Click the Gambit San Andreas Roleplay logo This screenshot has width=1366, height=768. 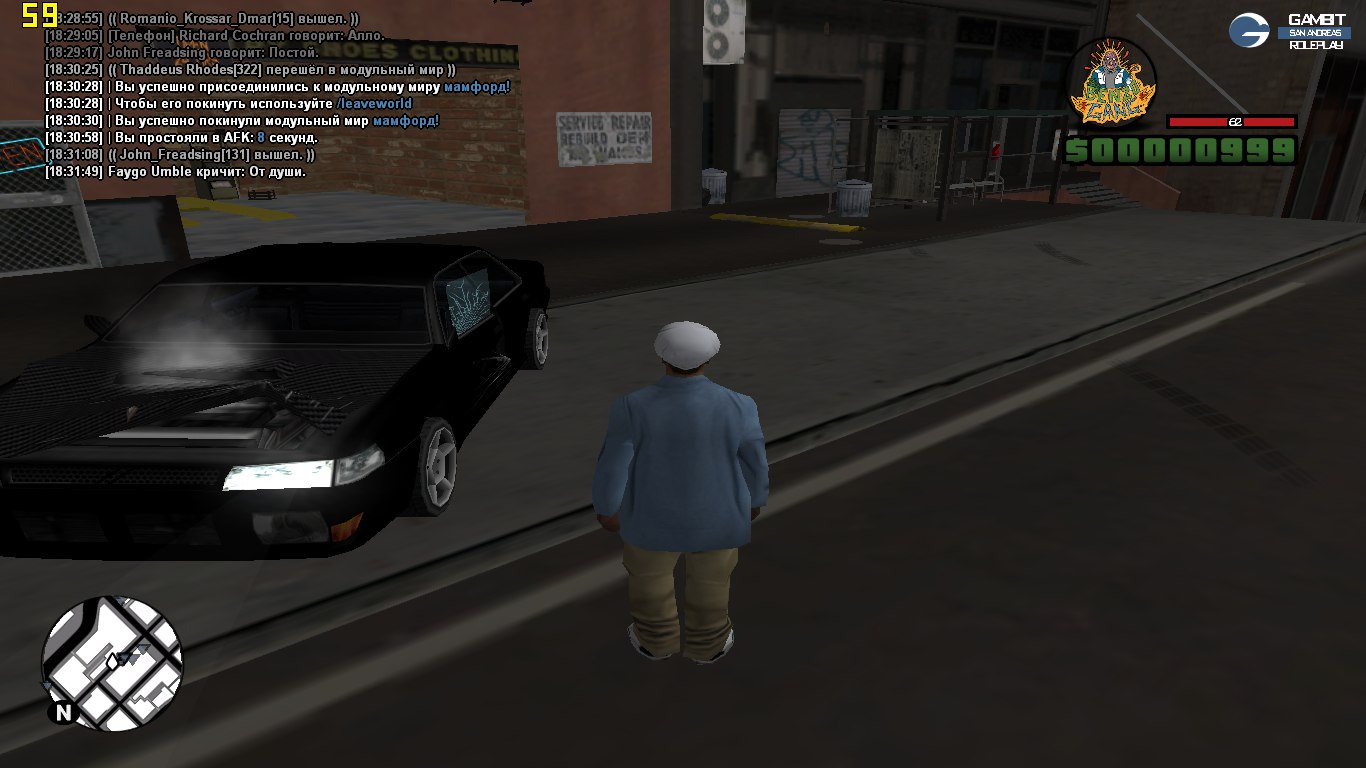(x=1288, y=31)
